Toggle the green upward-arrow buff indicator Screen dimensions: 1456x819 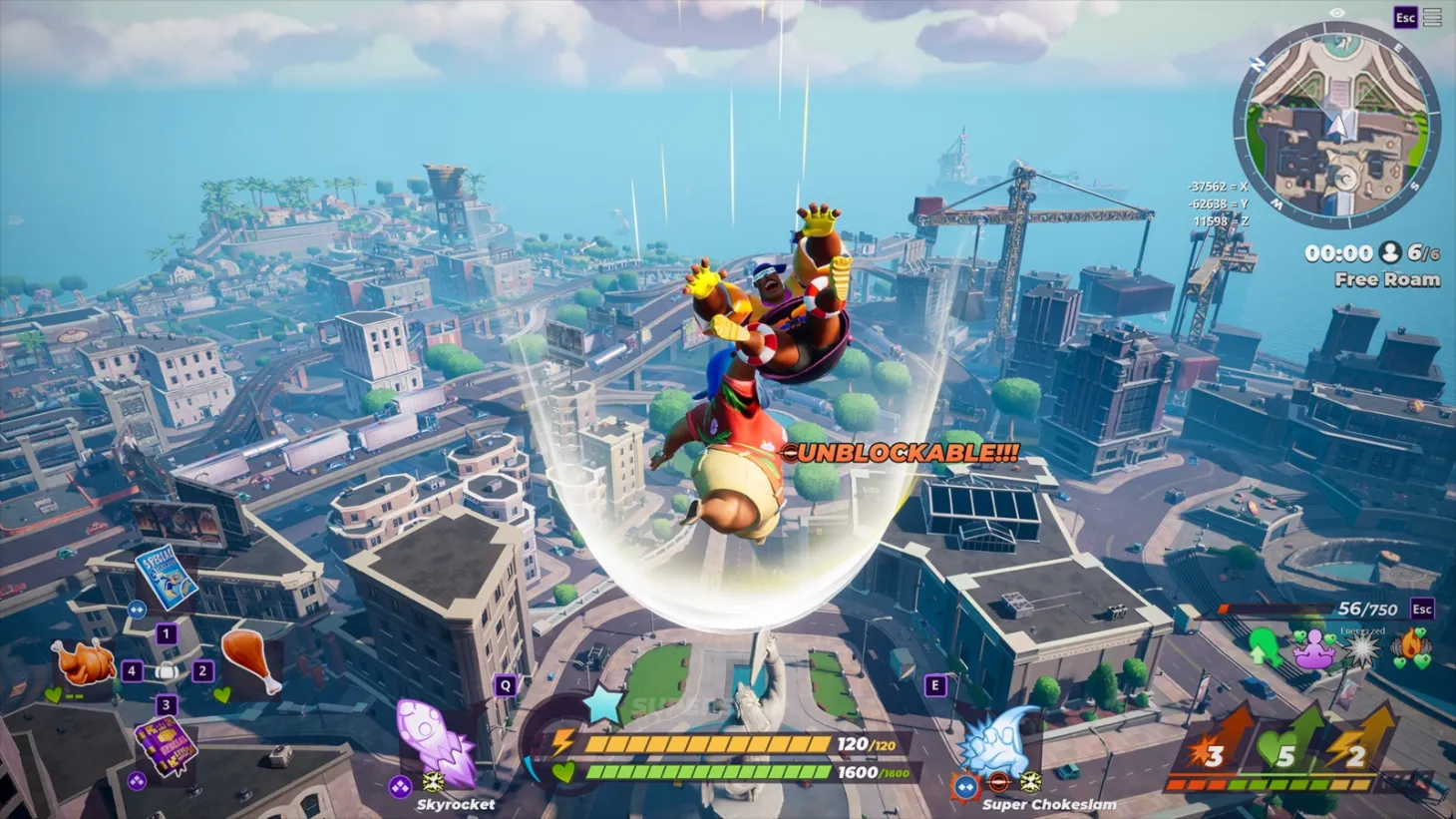[1263, 649]
